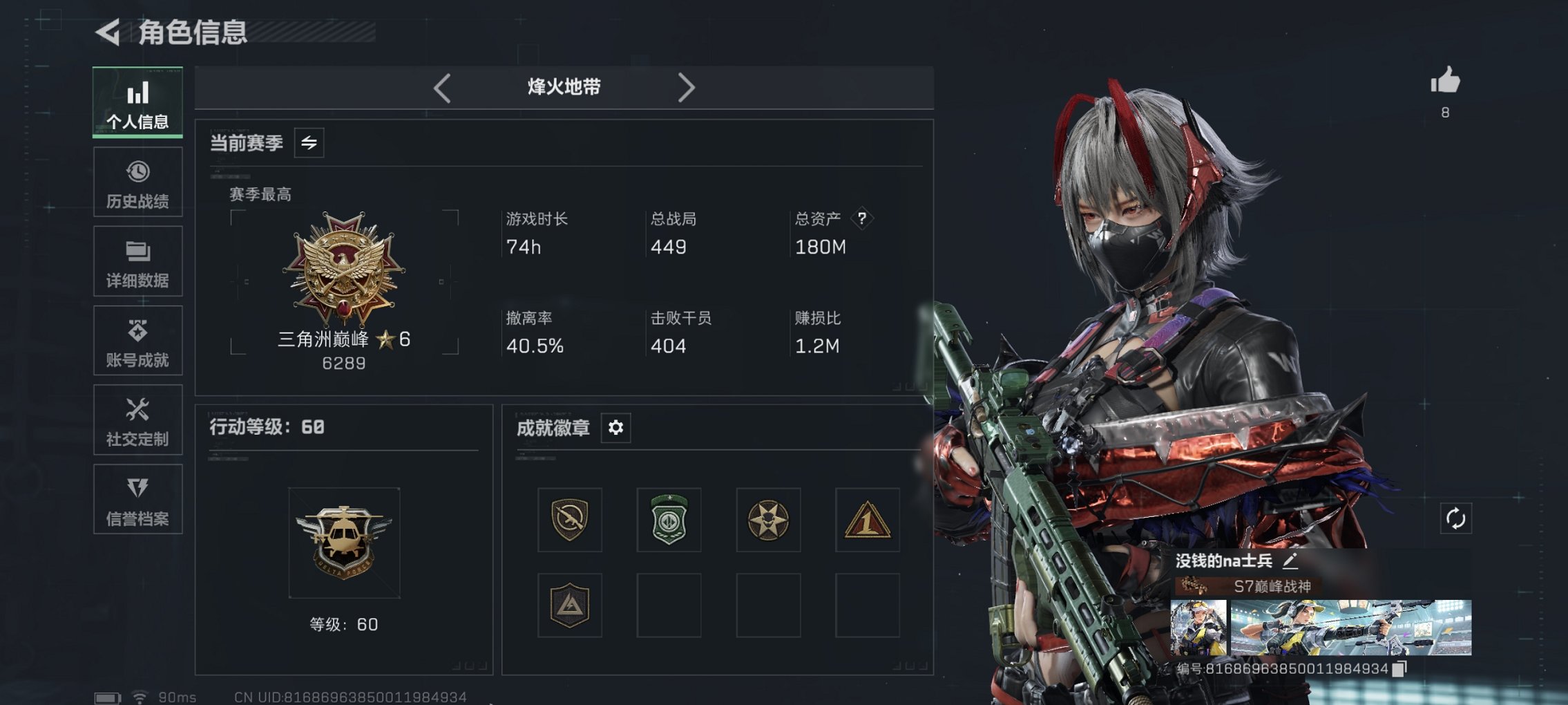The width and height of the screenshot is (1568, 705).
Task: Click the season comparison icon beside 当前赛季
Action: [309, 144]
